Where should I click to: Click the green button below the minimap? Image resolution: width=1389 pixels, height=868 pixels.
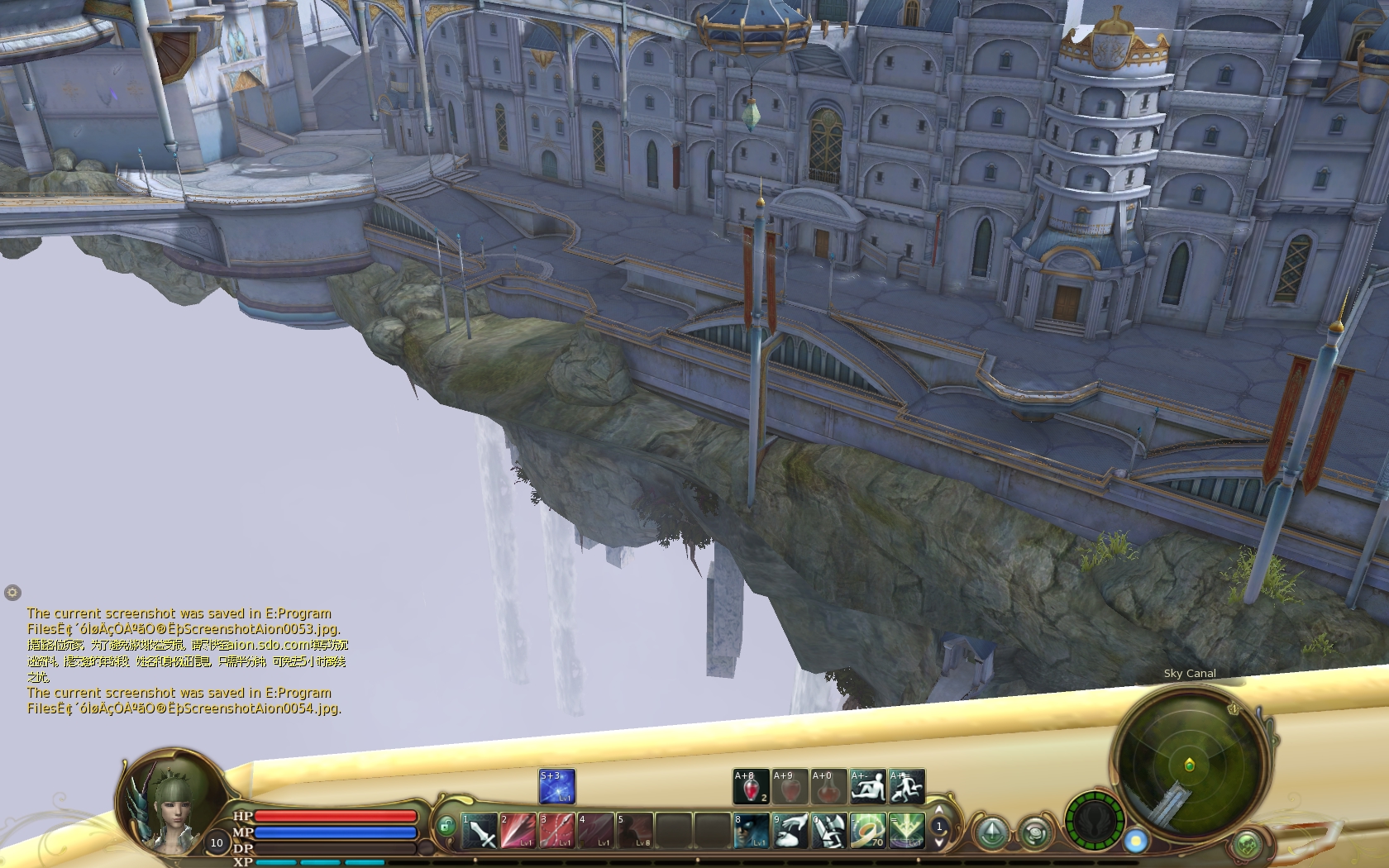pyautogui.click(x=1247, y=845)
